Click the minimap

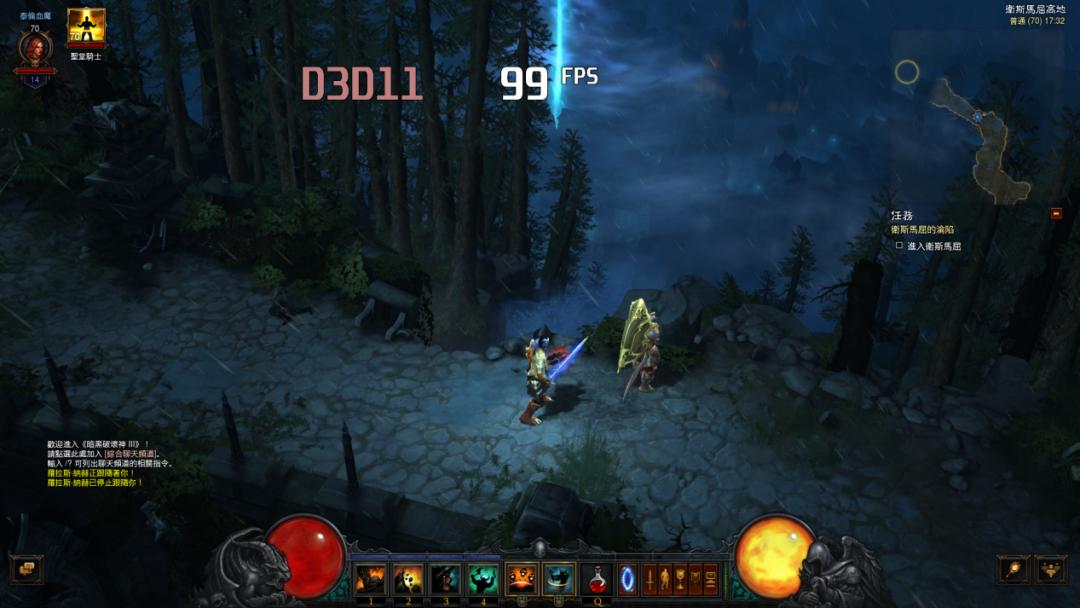tap(975, 130)
